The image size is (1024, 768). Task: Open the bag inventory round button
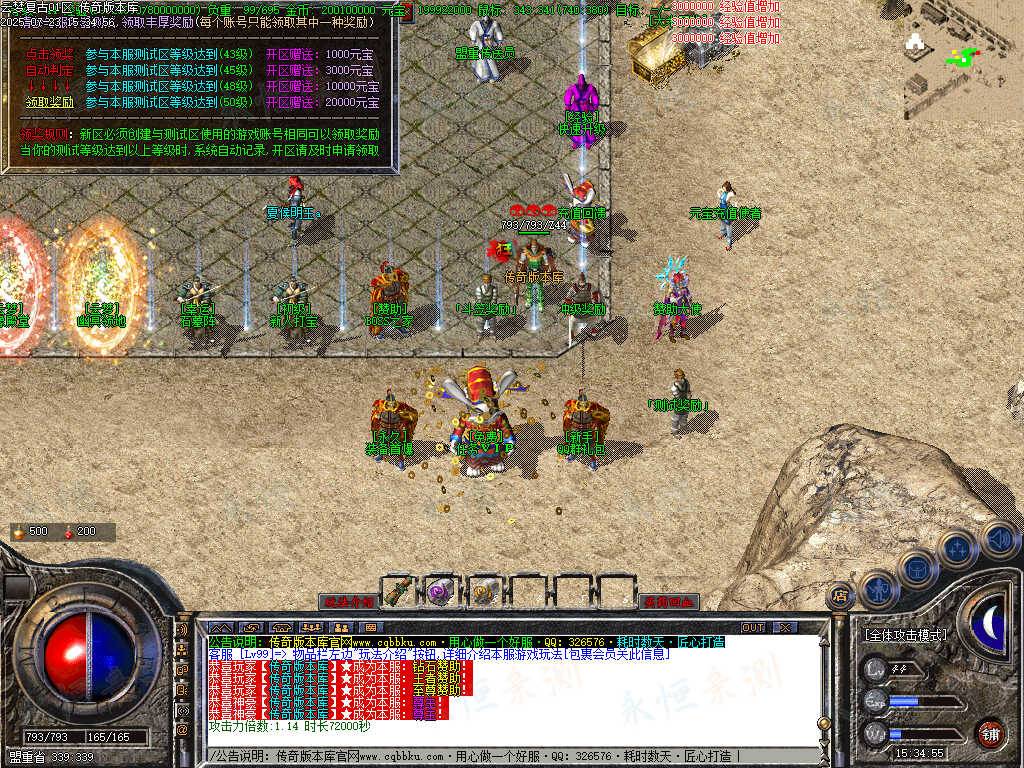(x=917, y=569)
